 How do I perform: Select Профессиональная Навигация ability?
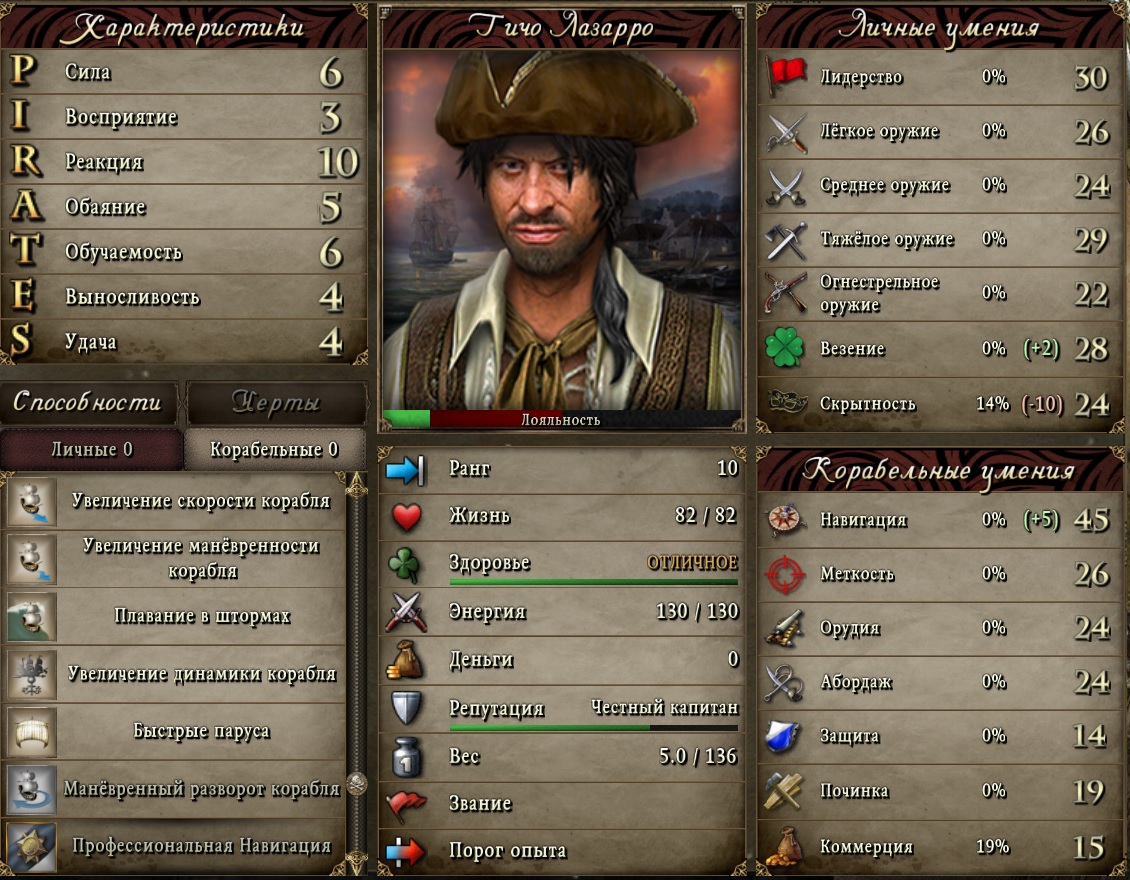(200, 846)
